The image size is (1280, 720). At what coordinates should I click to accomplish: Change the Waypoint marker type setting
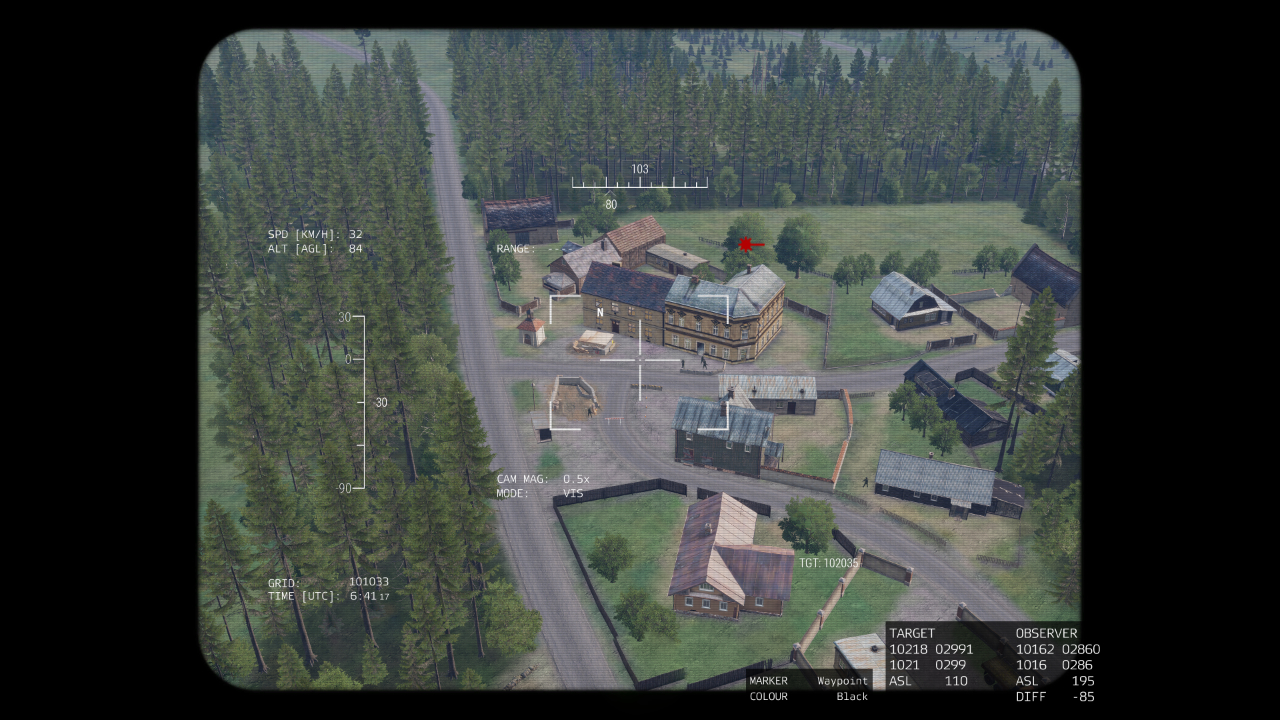click(x=842, y=681)
